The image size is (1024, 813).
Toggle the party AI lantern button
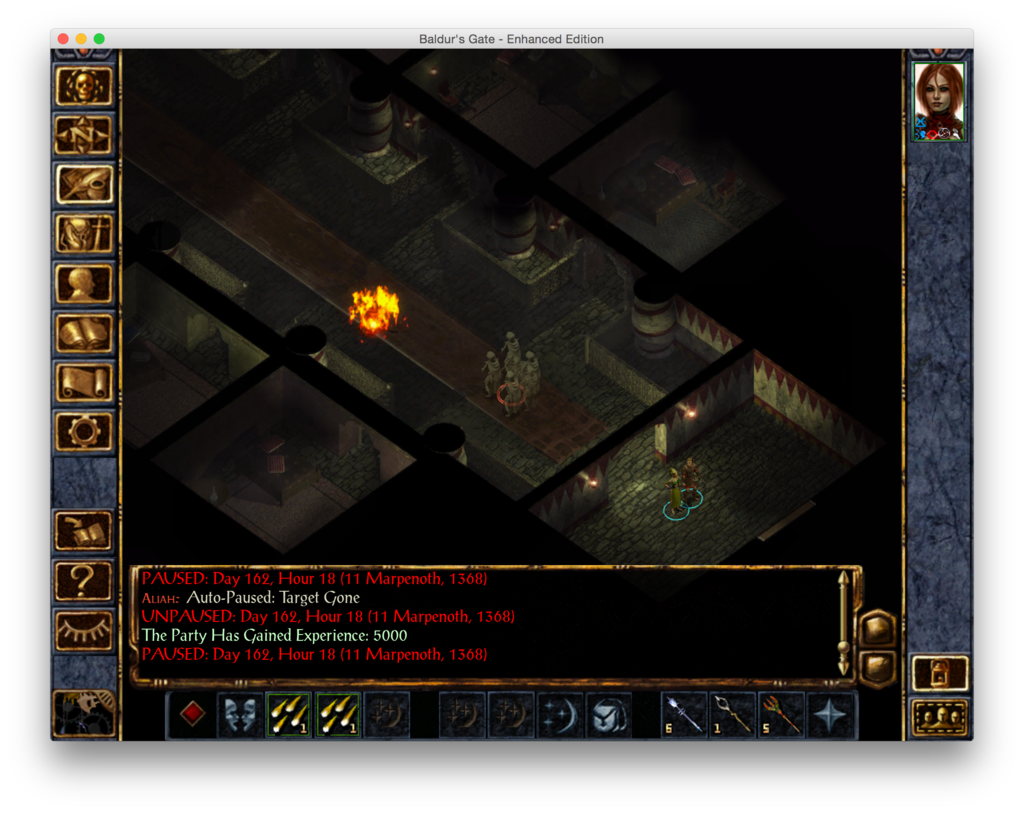tap(940, 673)
